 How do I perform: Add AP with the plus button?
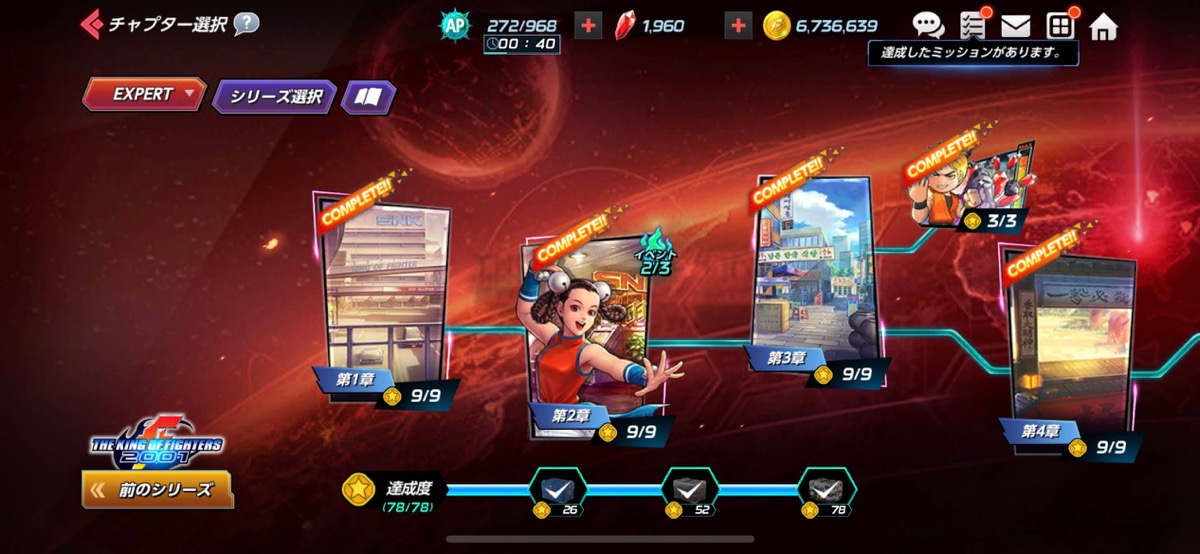pyautogui.click(x=589, y=26)
